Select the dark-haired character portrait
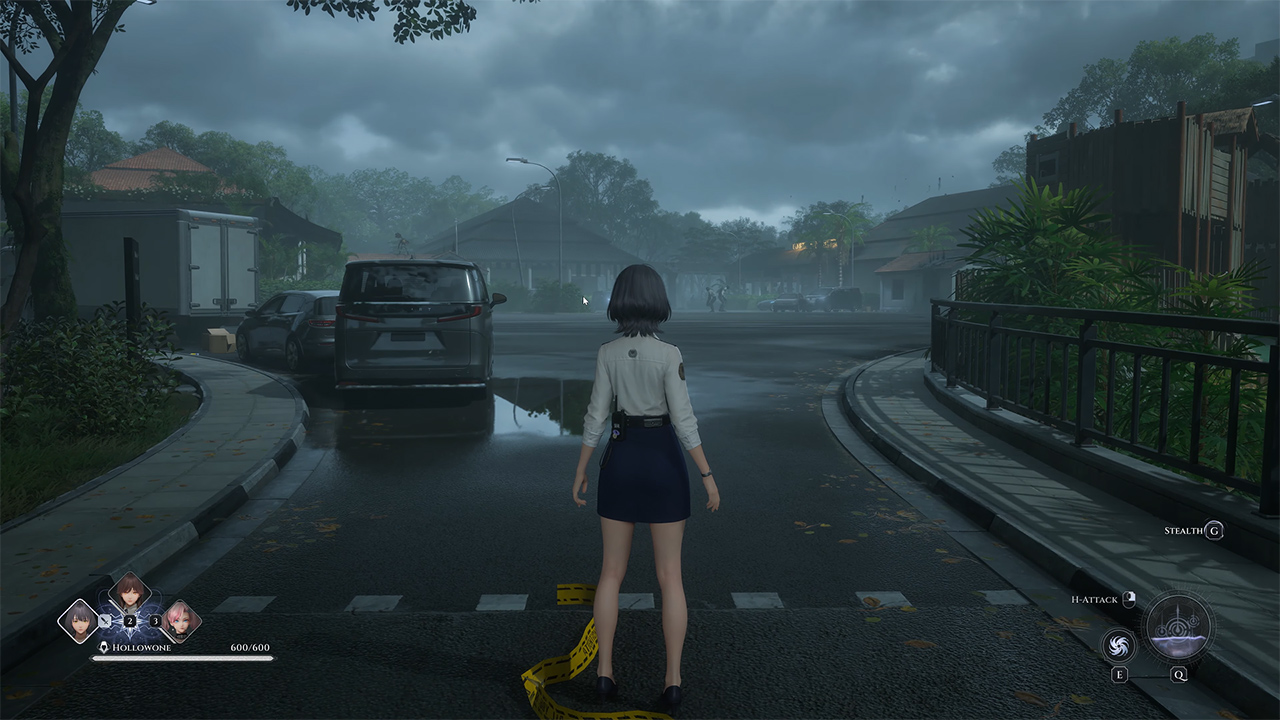The width and height of the screenshot is (1280, 720). click(x=78, y=620)
